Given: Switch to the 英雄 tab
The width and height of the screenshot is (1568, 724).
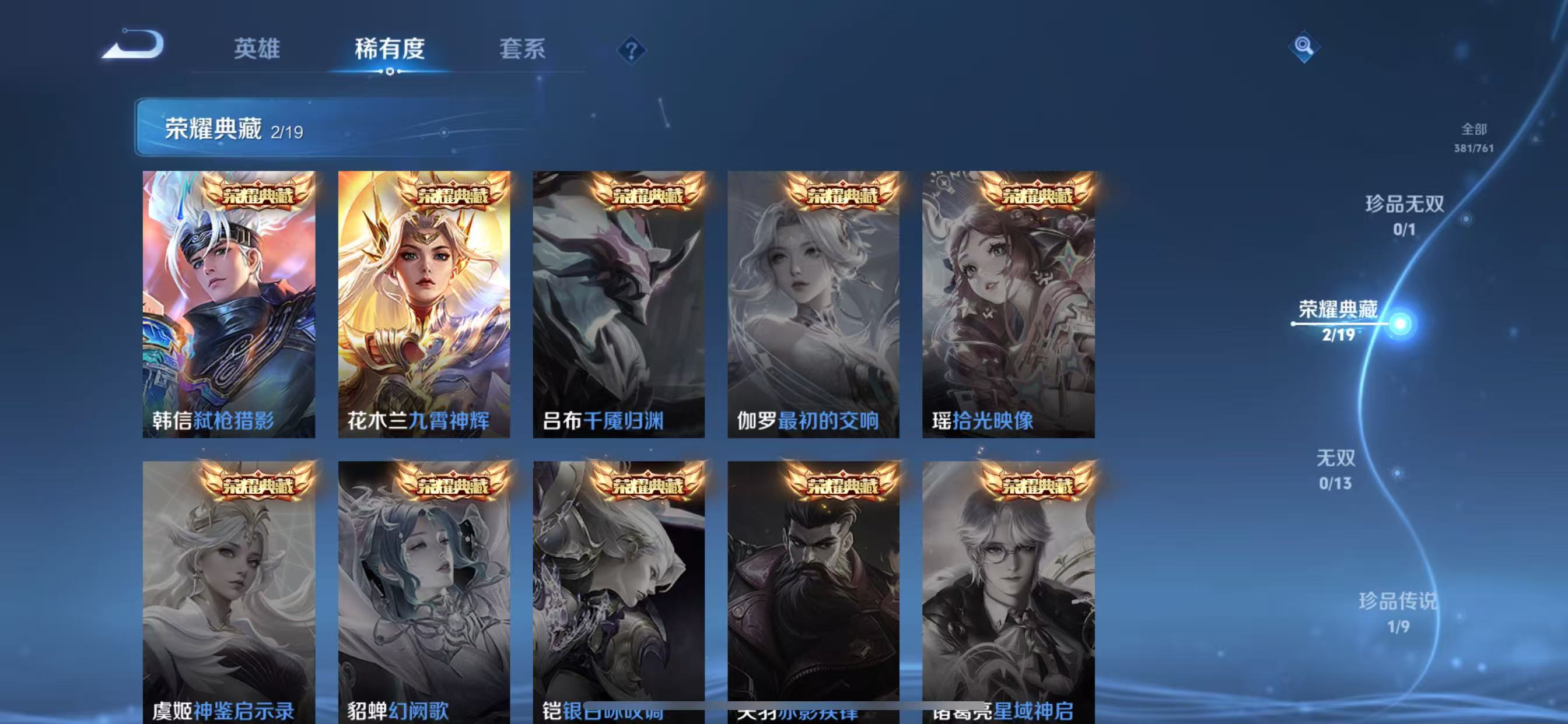Looking at the screenshot, I should pos(257,48).
